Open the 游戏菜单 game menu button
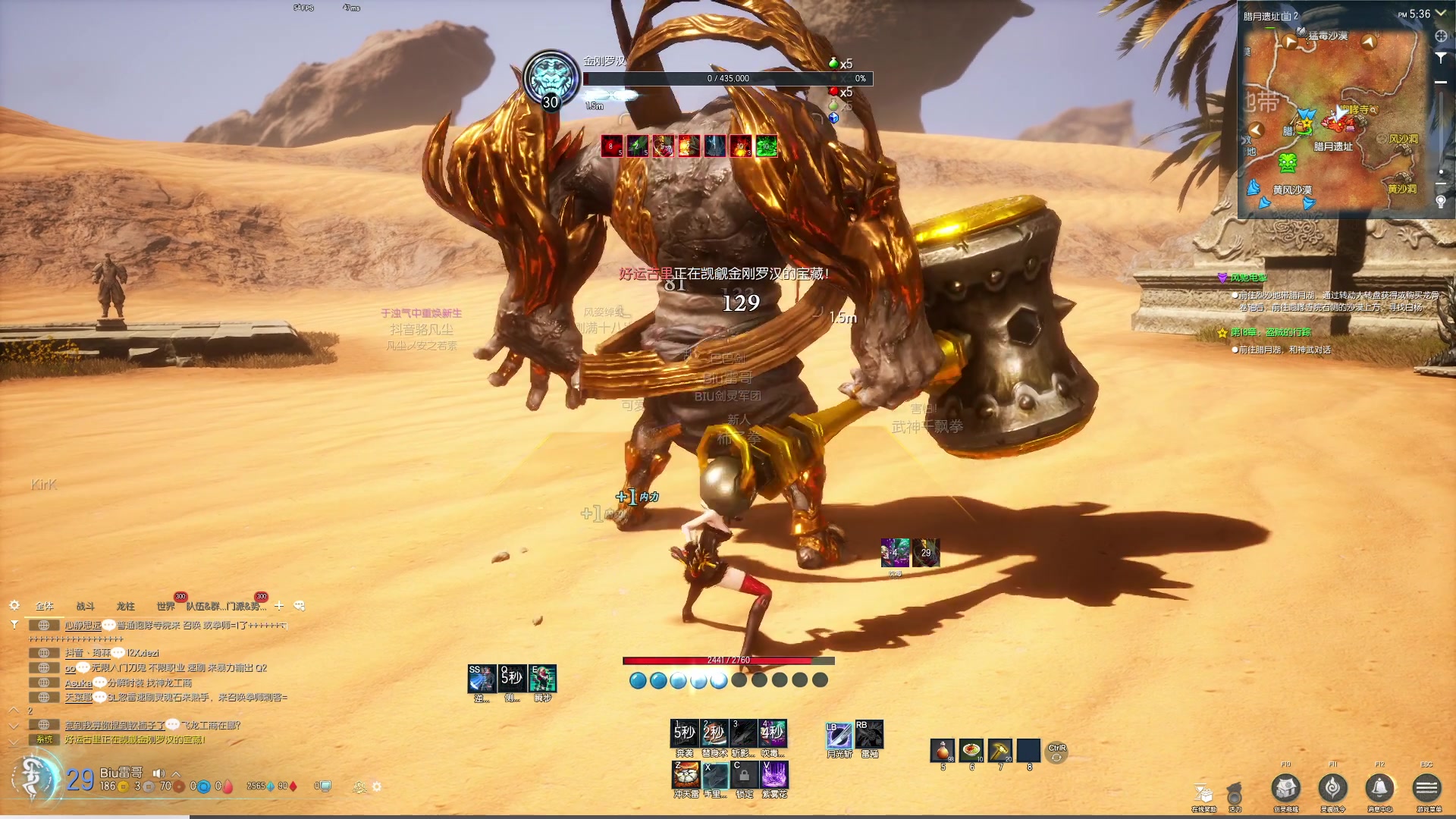 coord(1426,789)
